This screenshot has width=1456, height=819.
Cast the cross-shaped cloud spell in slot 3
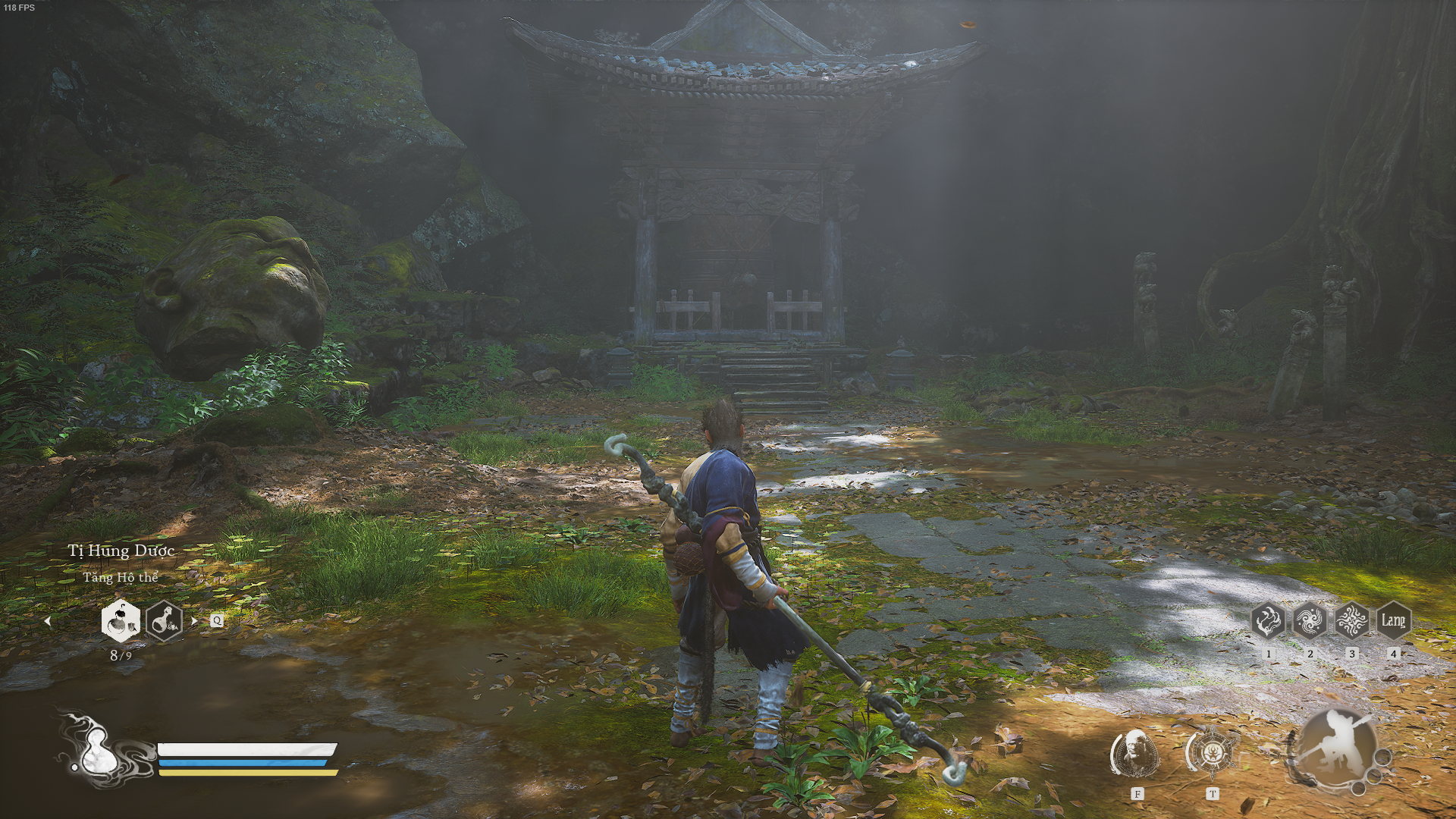click(x=1351, y=621)
